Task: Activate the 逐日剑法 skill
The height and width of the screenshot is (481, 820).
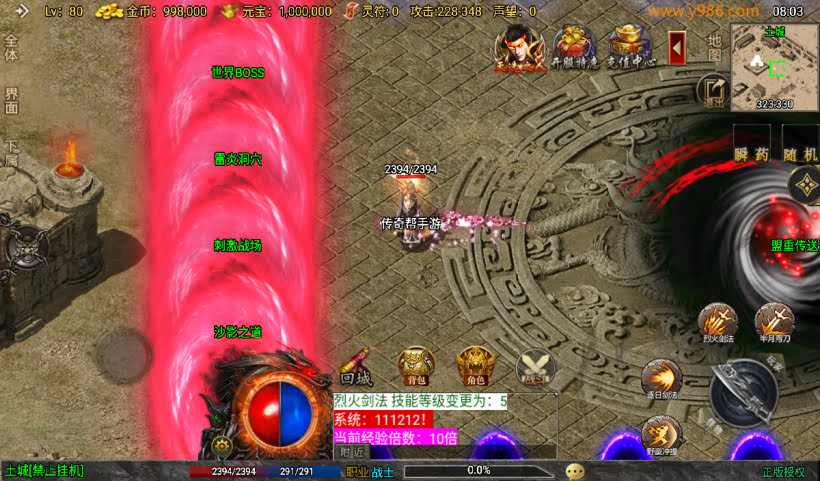Action: click(x=660, y=379)
